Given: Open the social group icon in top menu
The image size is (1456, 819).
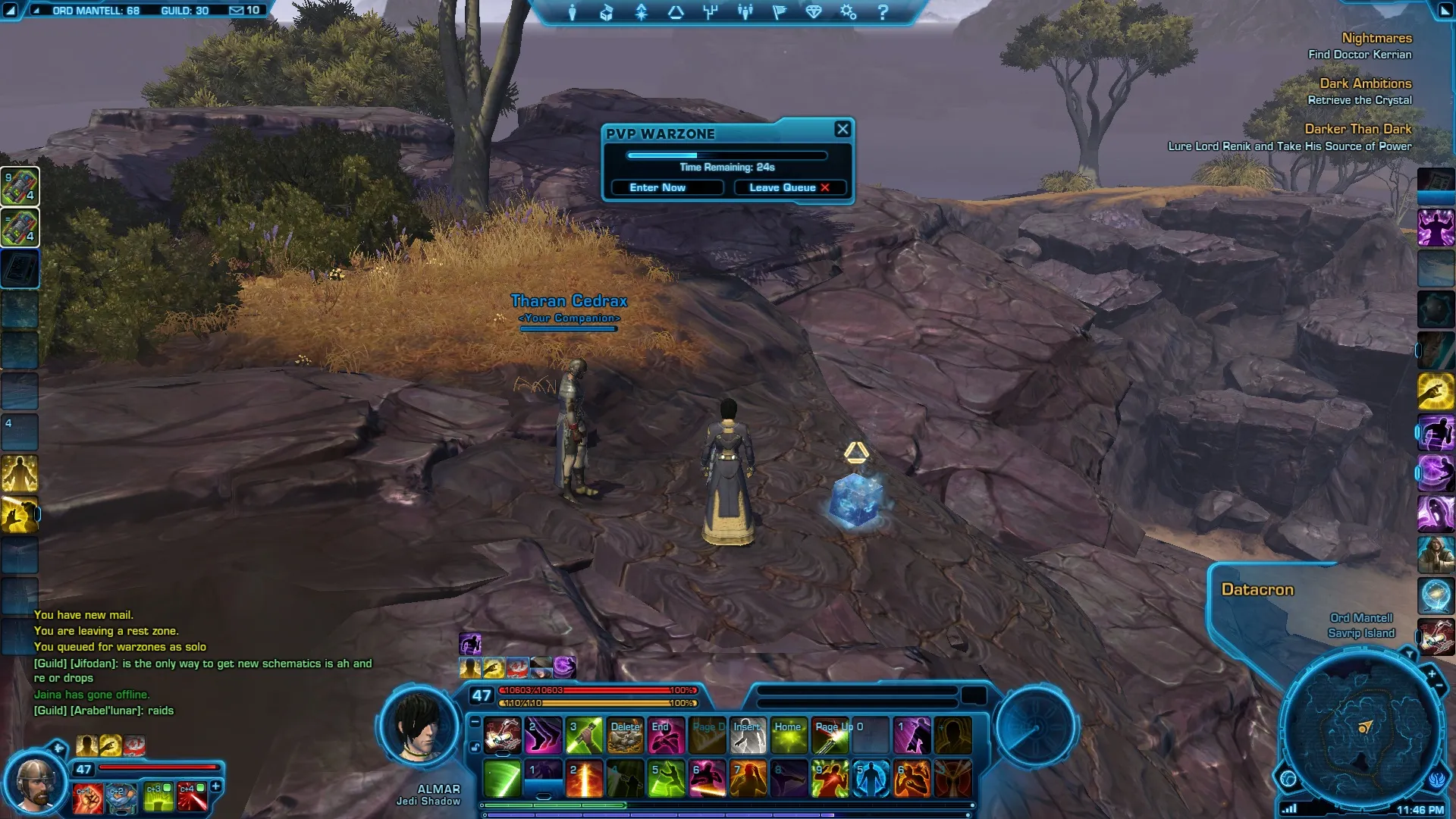Looking at the screenshot, I should pos(745,12).
